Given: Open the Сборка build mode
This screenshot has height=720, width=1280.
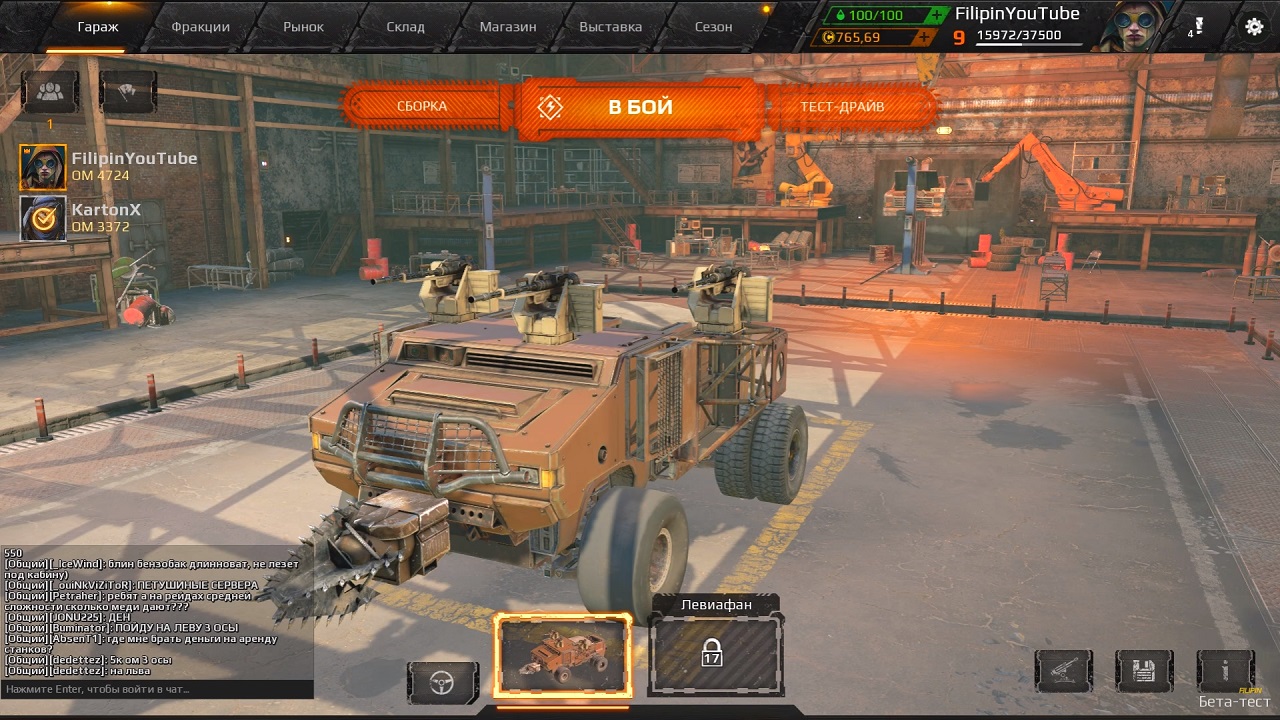Looking at the screenshot, I should click(x=422, y=107).
